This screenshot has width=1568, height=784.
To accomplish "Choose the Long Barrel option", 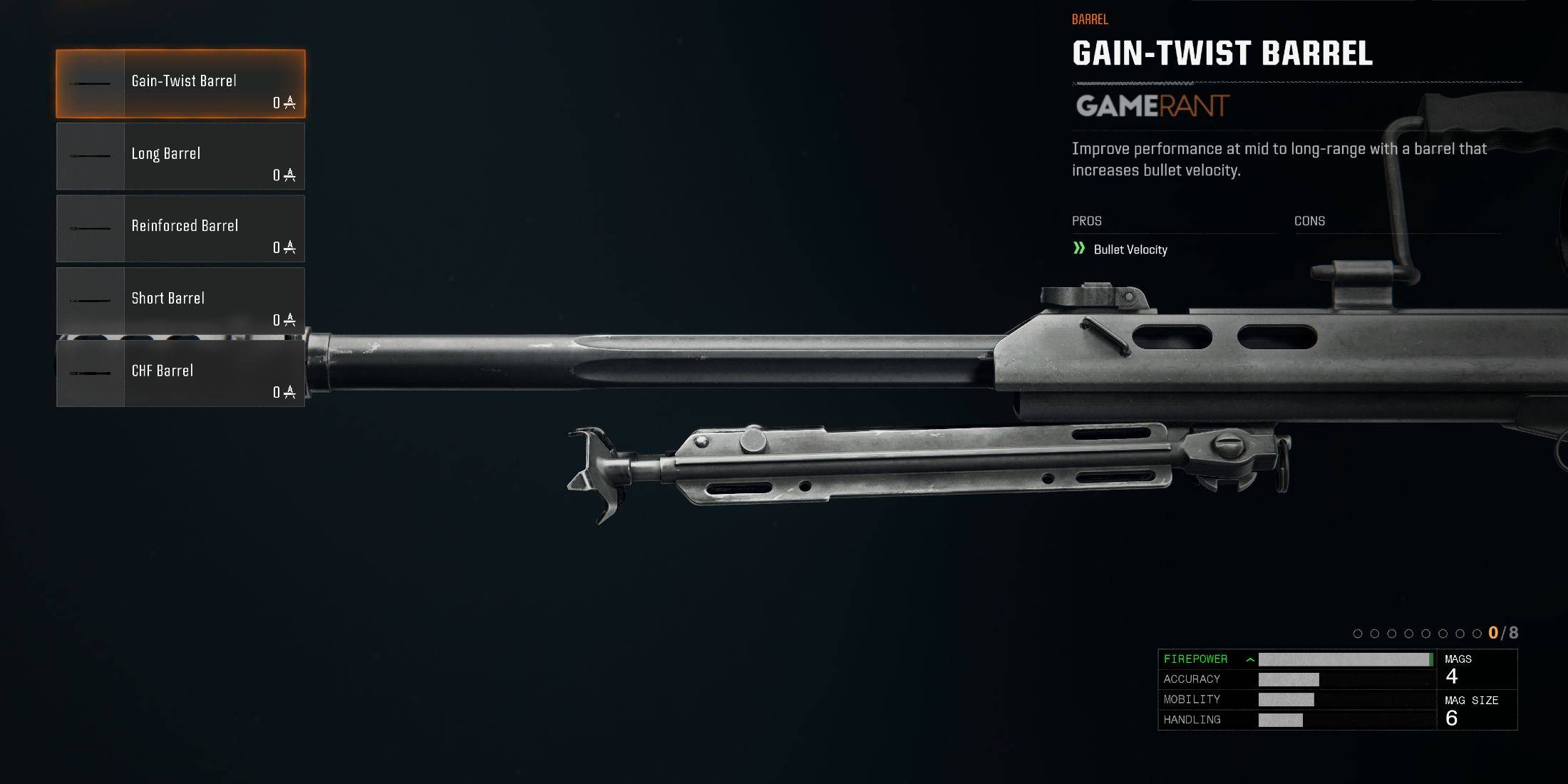I will coord(181,156).
